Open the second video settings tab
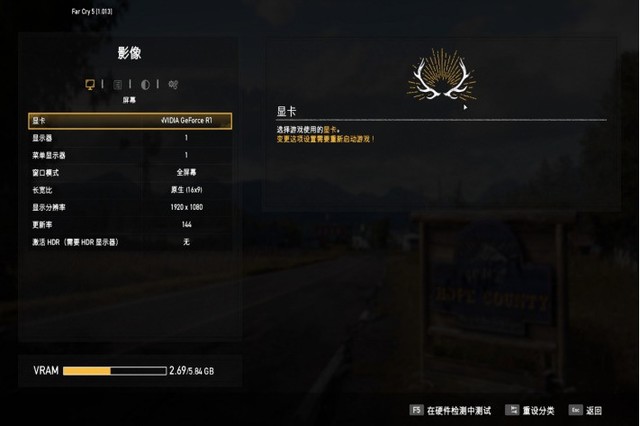 [118, 84]
